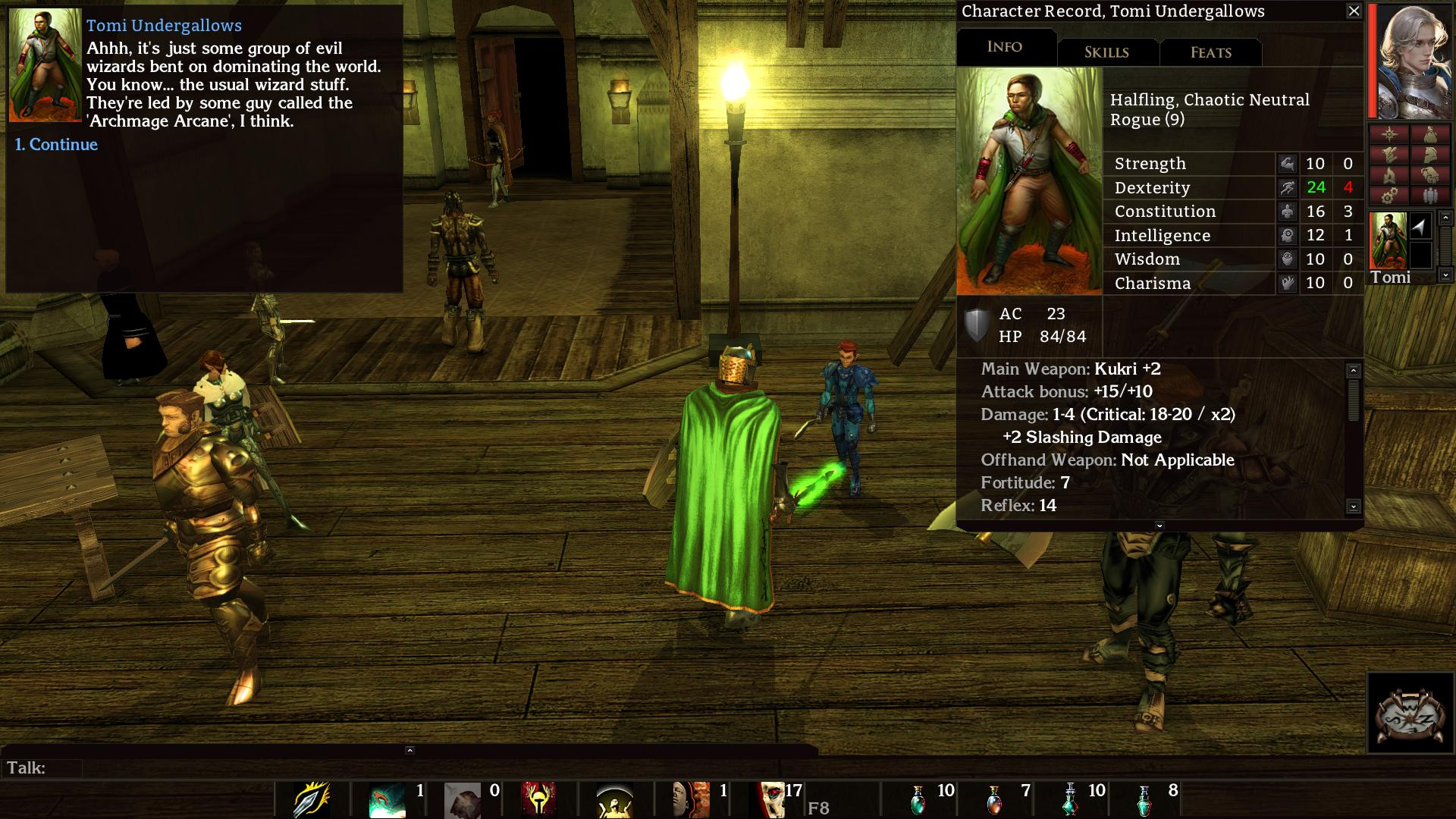This screenshot has height=819, width=1456.
Task: Select the Info tab
Action: point(1005,47)
